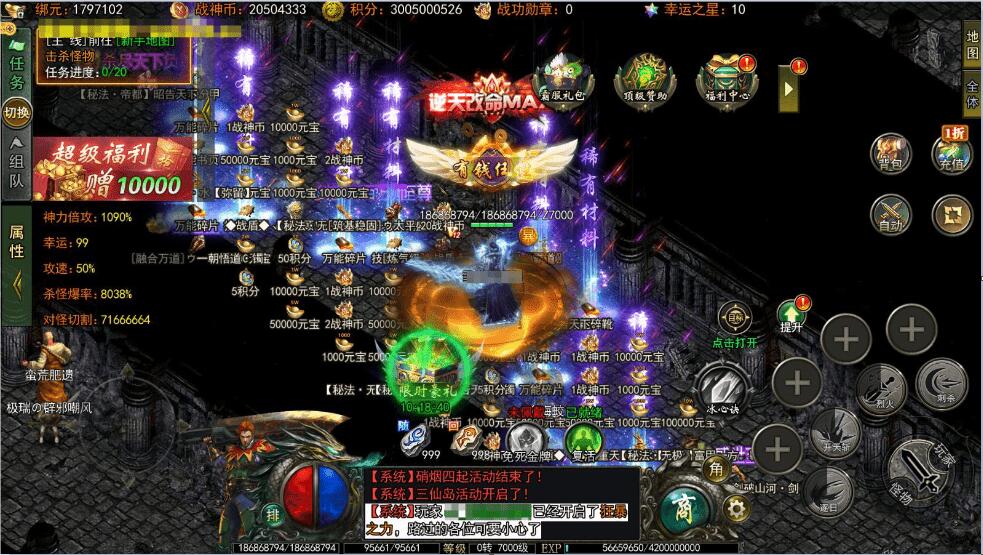Open the 充值 recharge shop
The height and width of the screenshot is (555, 983).
pos(951,153)
